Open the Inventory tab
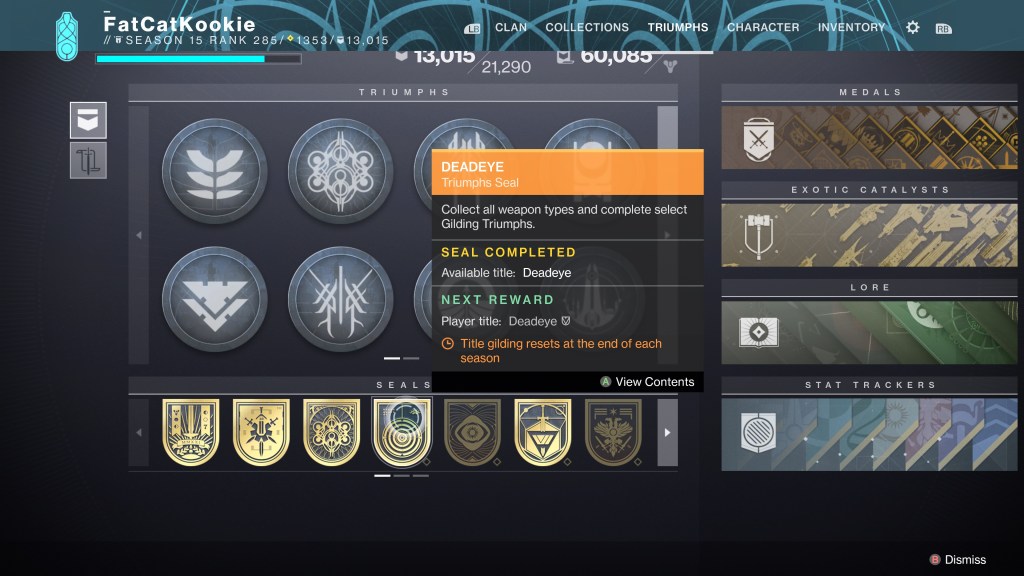The image size is (1024, 576). point(851,28)
